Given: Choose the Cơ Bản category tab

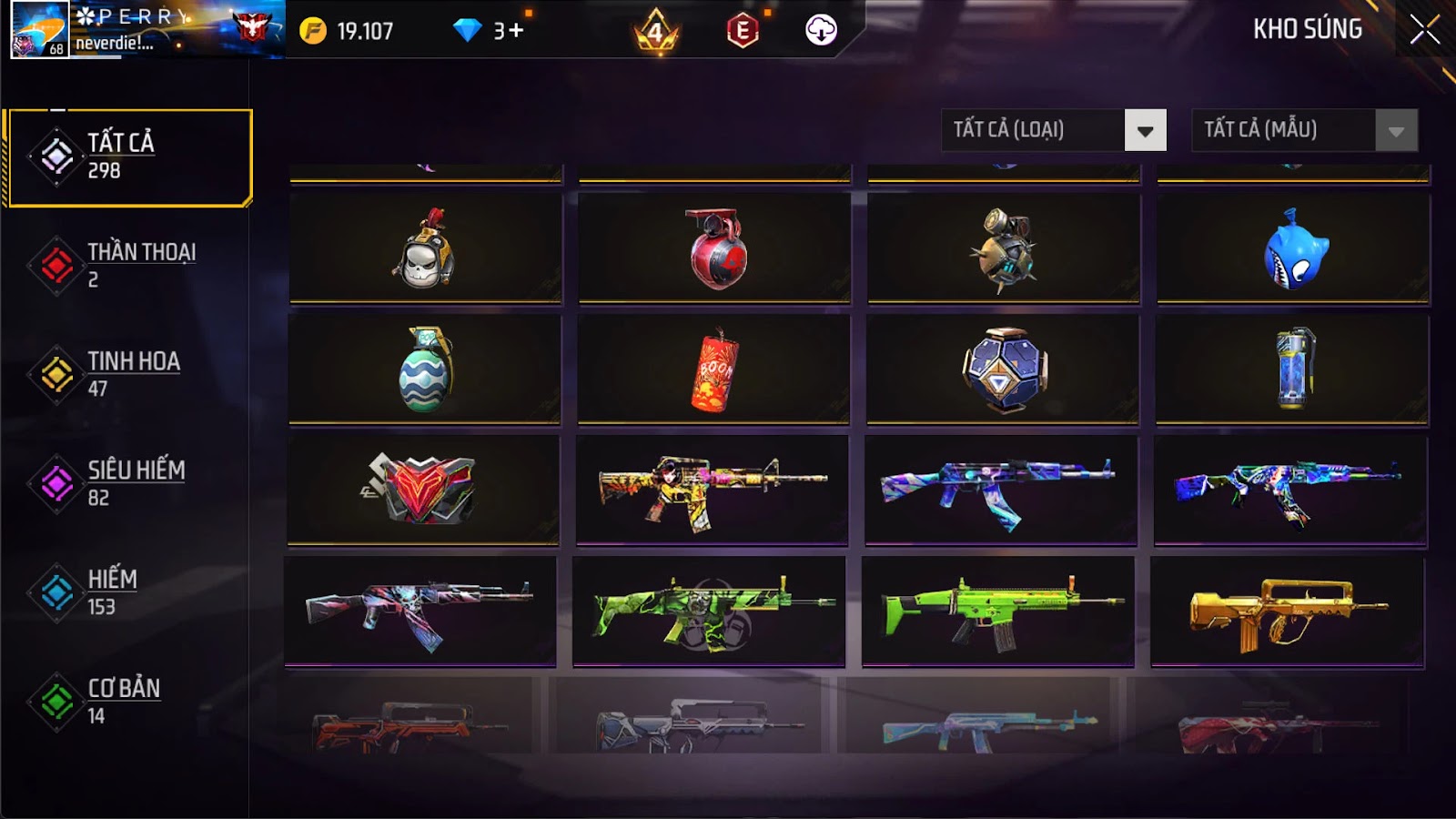Looking at the screenshot, I should coord(127,702).
